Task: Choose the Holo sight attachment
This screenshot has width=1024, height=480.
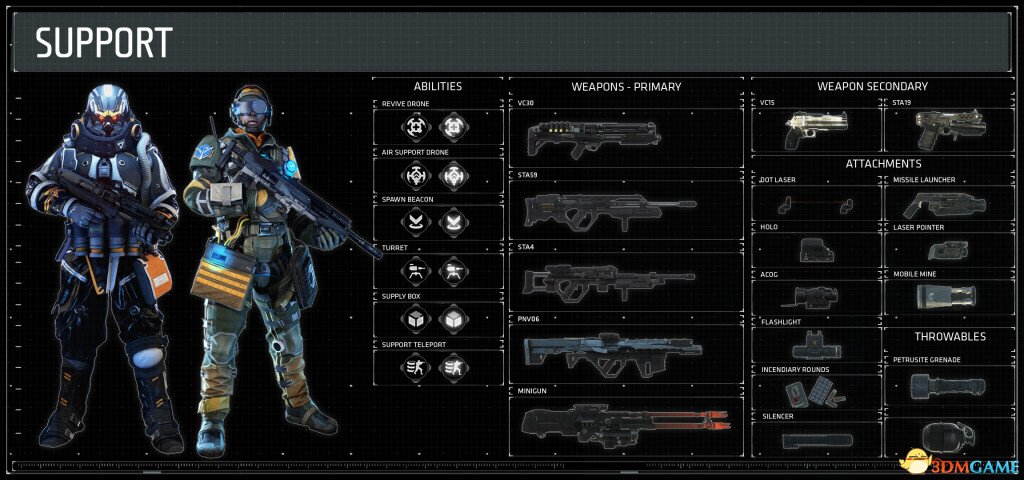Action: pos(815,250)
